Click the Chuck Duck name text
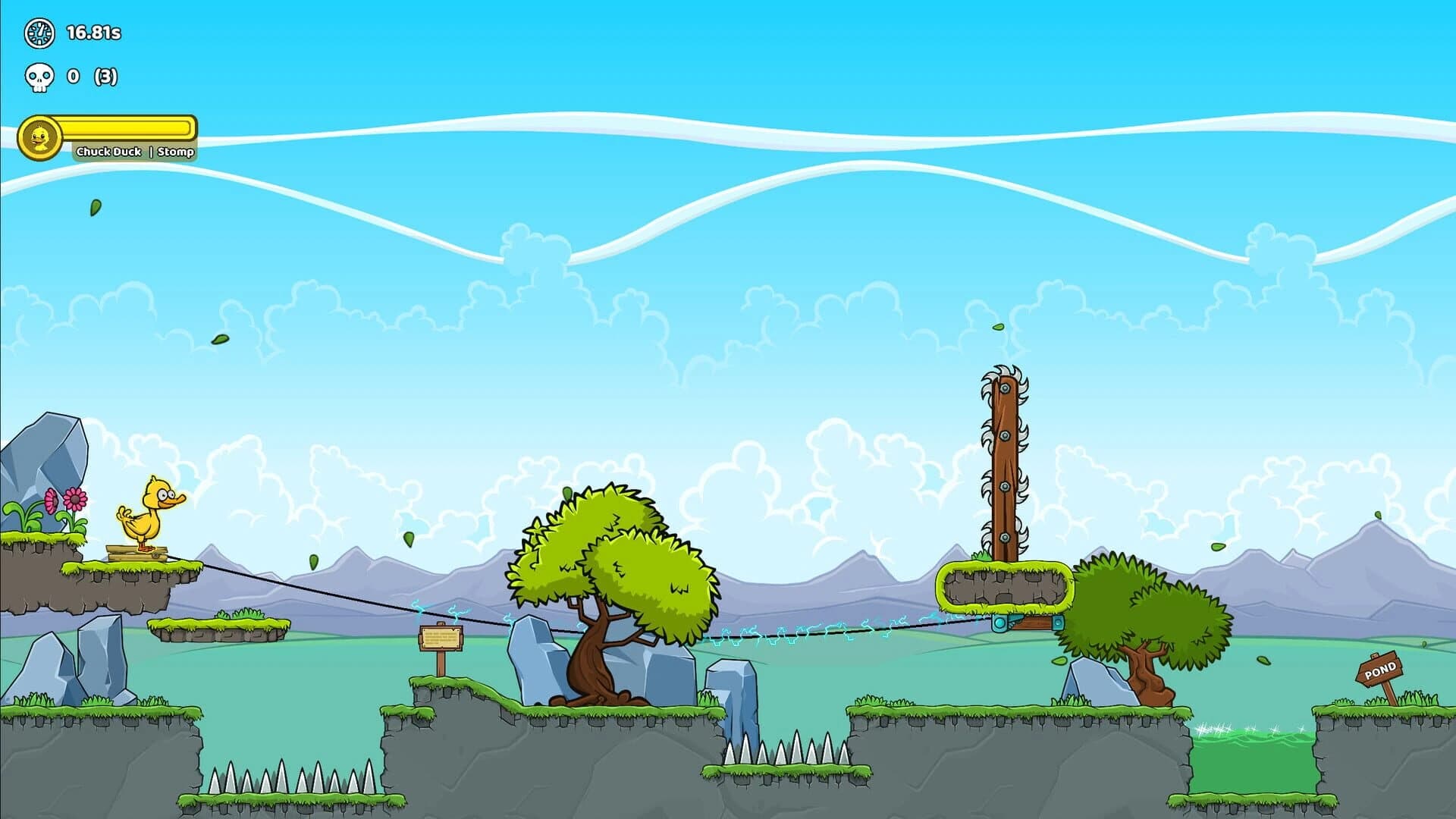The width and height of the screenshot is (1456, 819). click(108, 151)
